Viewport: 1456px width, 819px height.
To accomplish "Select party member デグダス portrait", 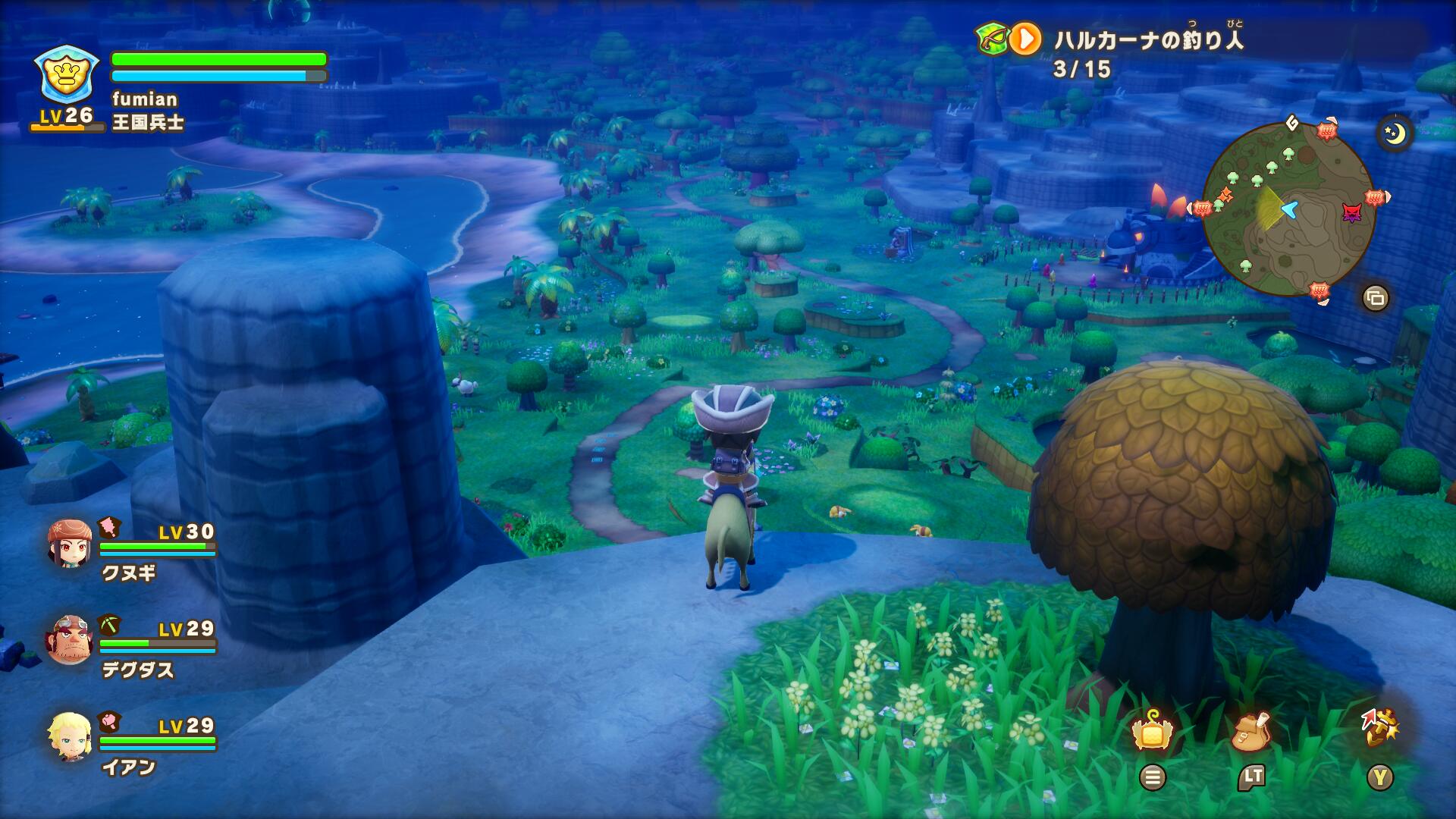I will [x=70, y=639].
